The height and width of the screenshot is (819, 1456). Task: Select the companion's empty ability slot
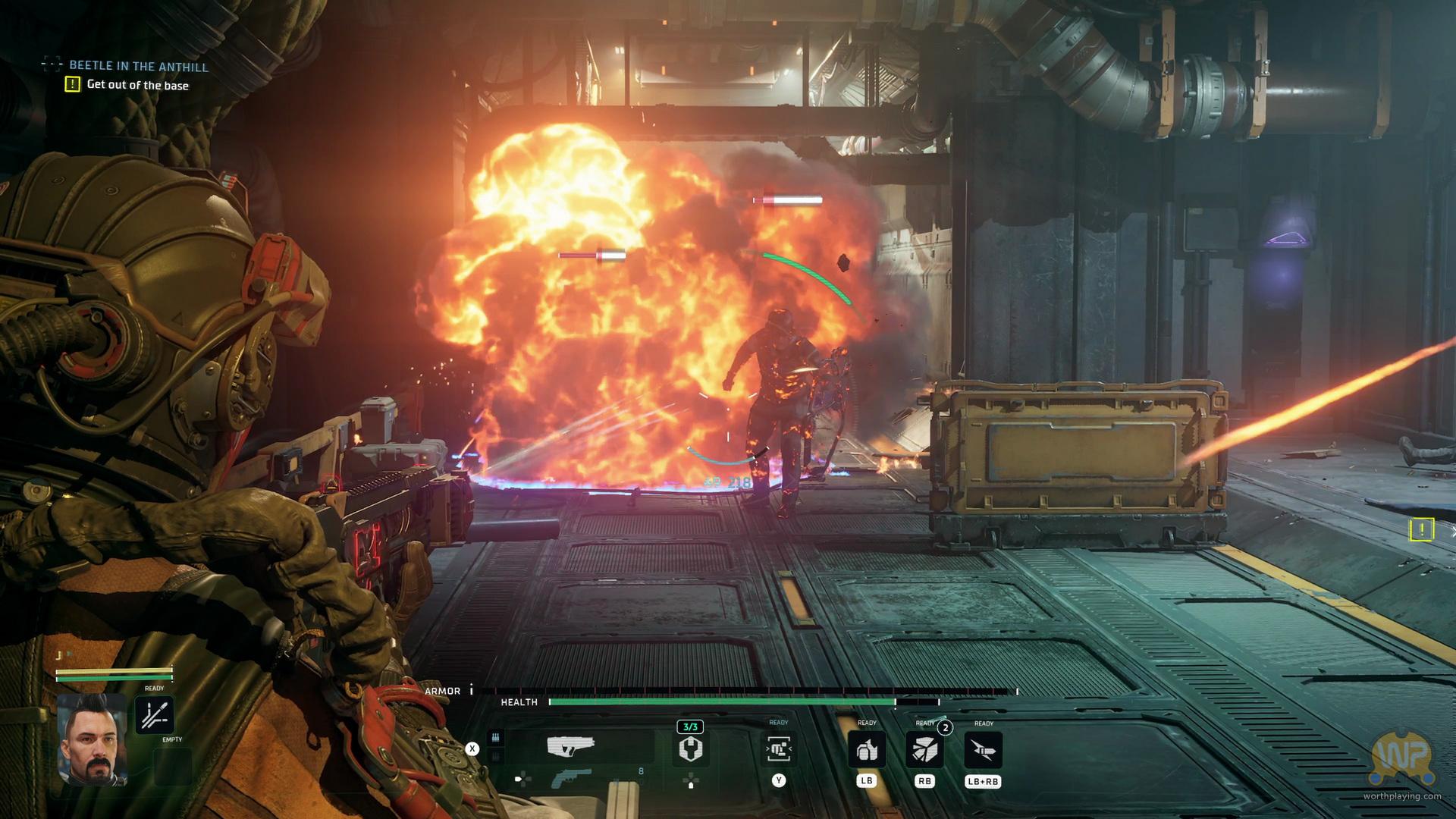[172, 764]
